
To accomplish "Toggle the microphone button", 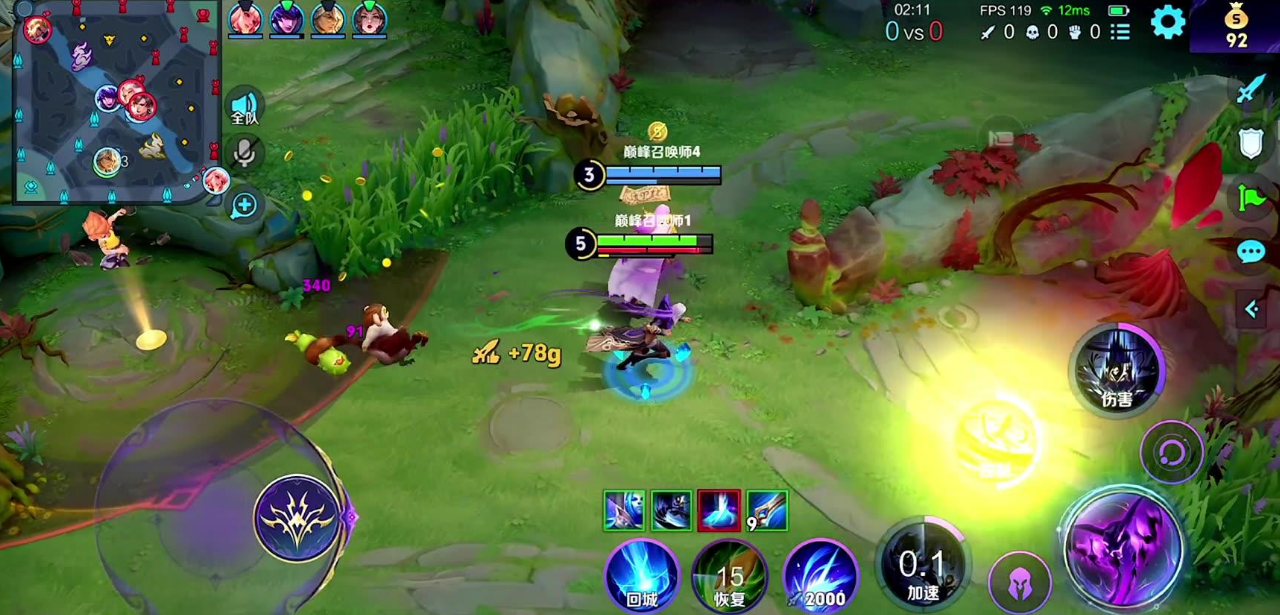I will (245, 153).
